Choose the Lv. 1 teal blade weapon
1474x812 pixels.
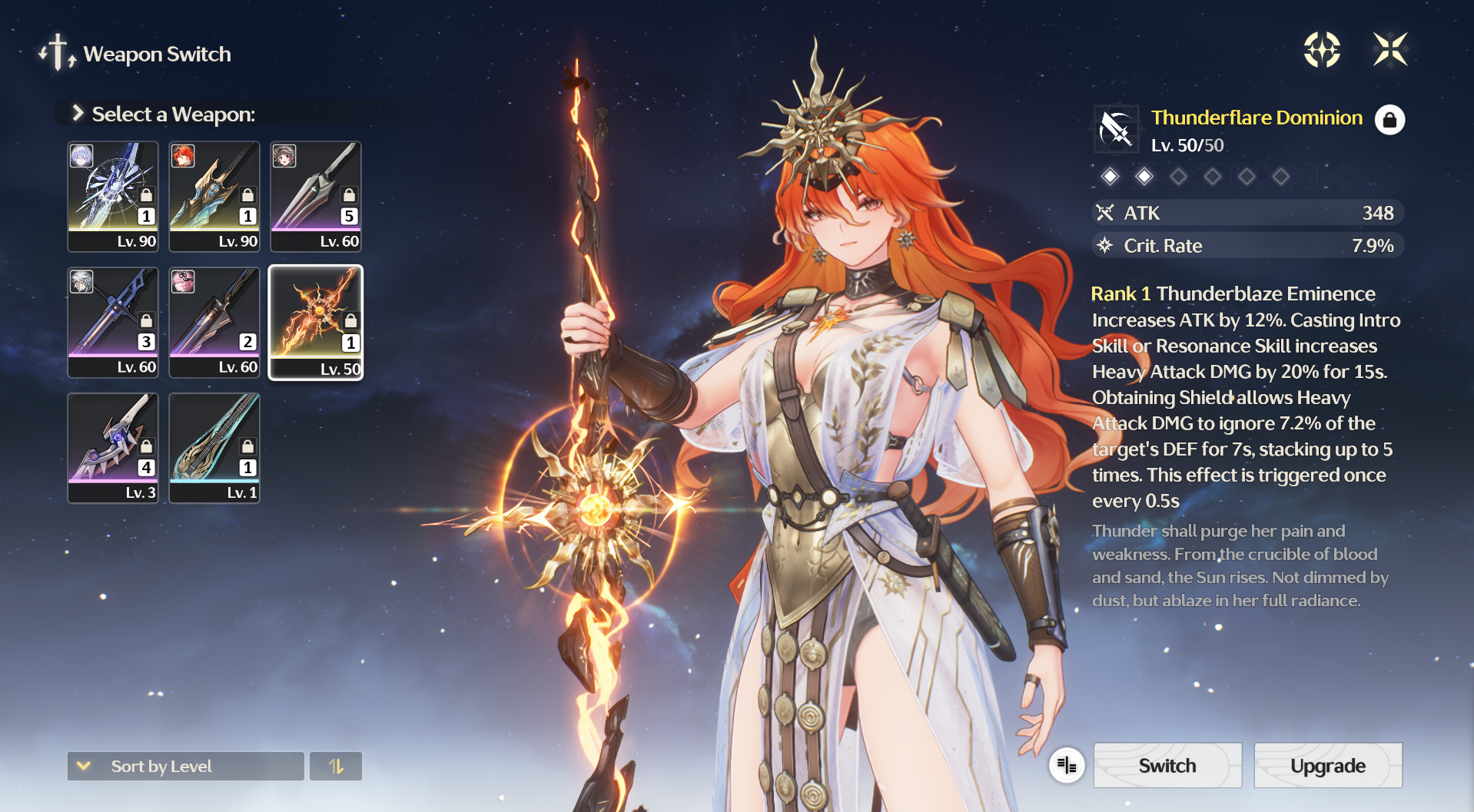[214, 448]
